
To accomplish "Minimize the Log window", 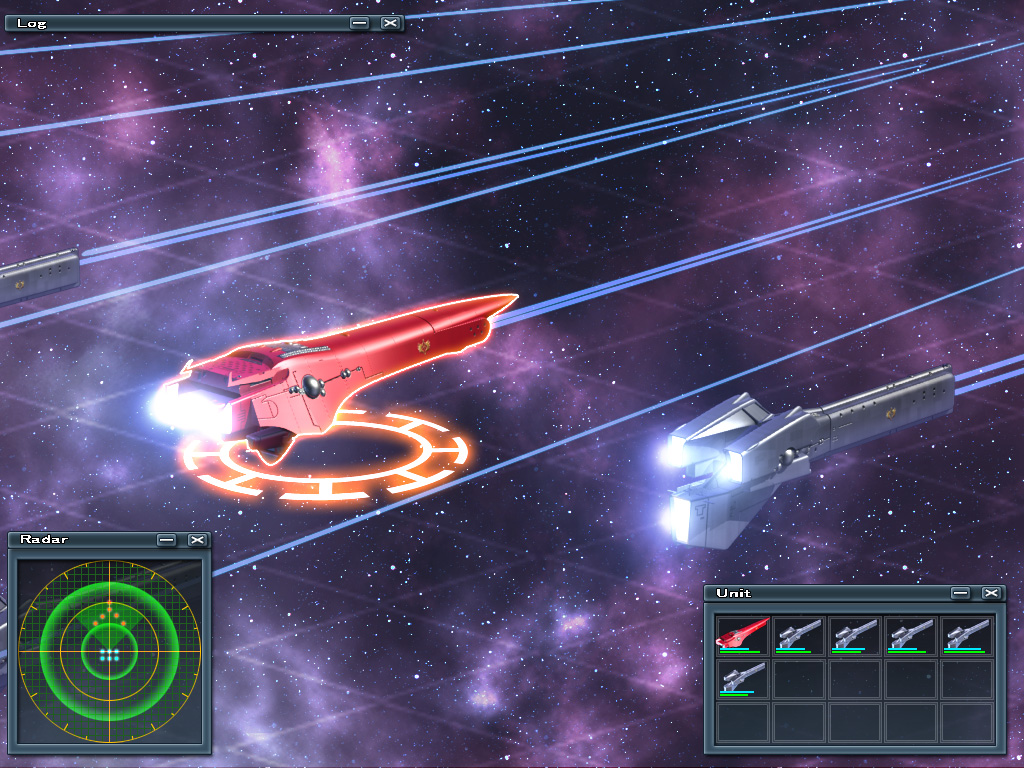I will coord(359,22).
